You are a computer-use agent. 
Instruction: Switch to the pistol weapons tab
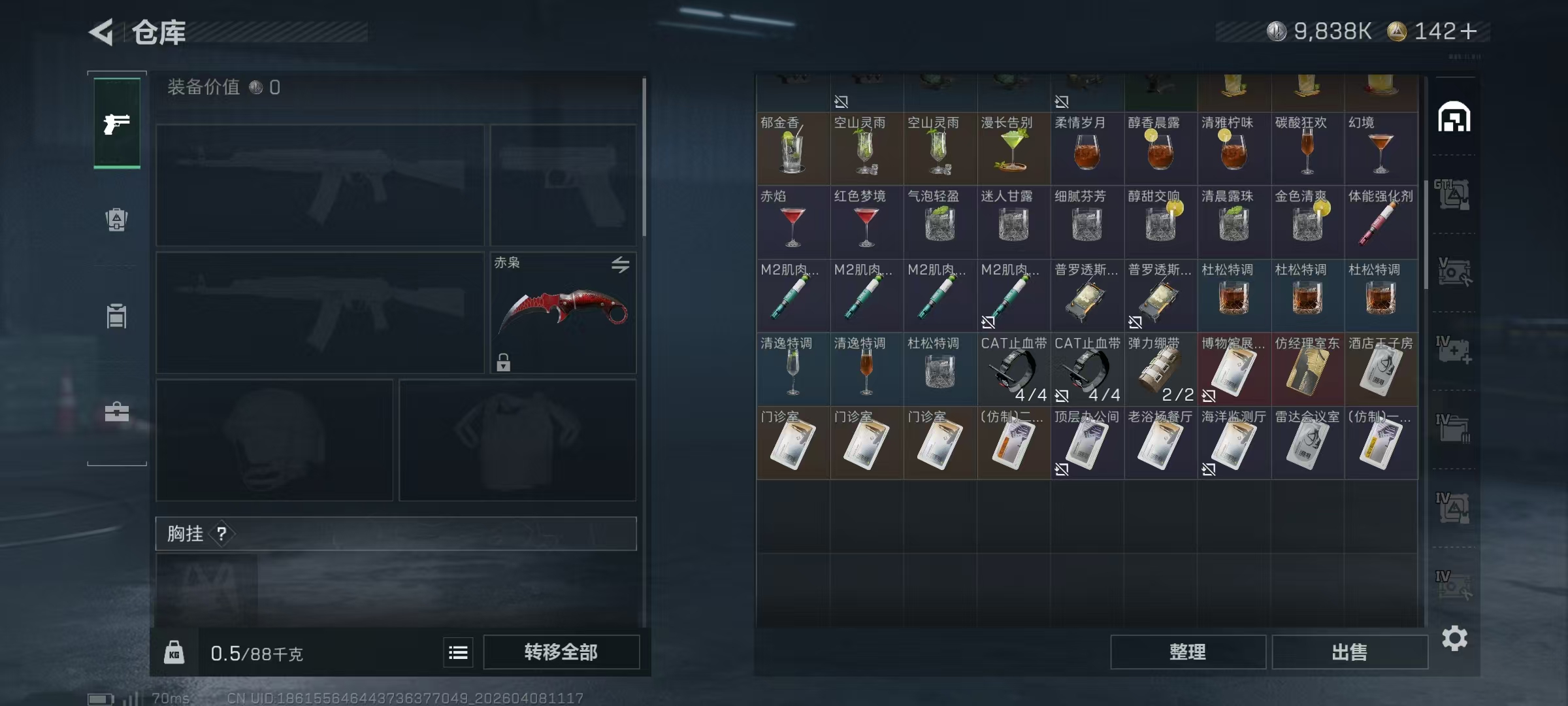(117, 123)
